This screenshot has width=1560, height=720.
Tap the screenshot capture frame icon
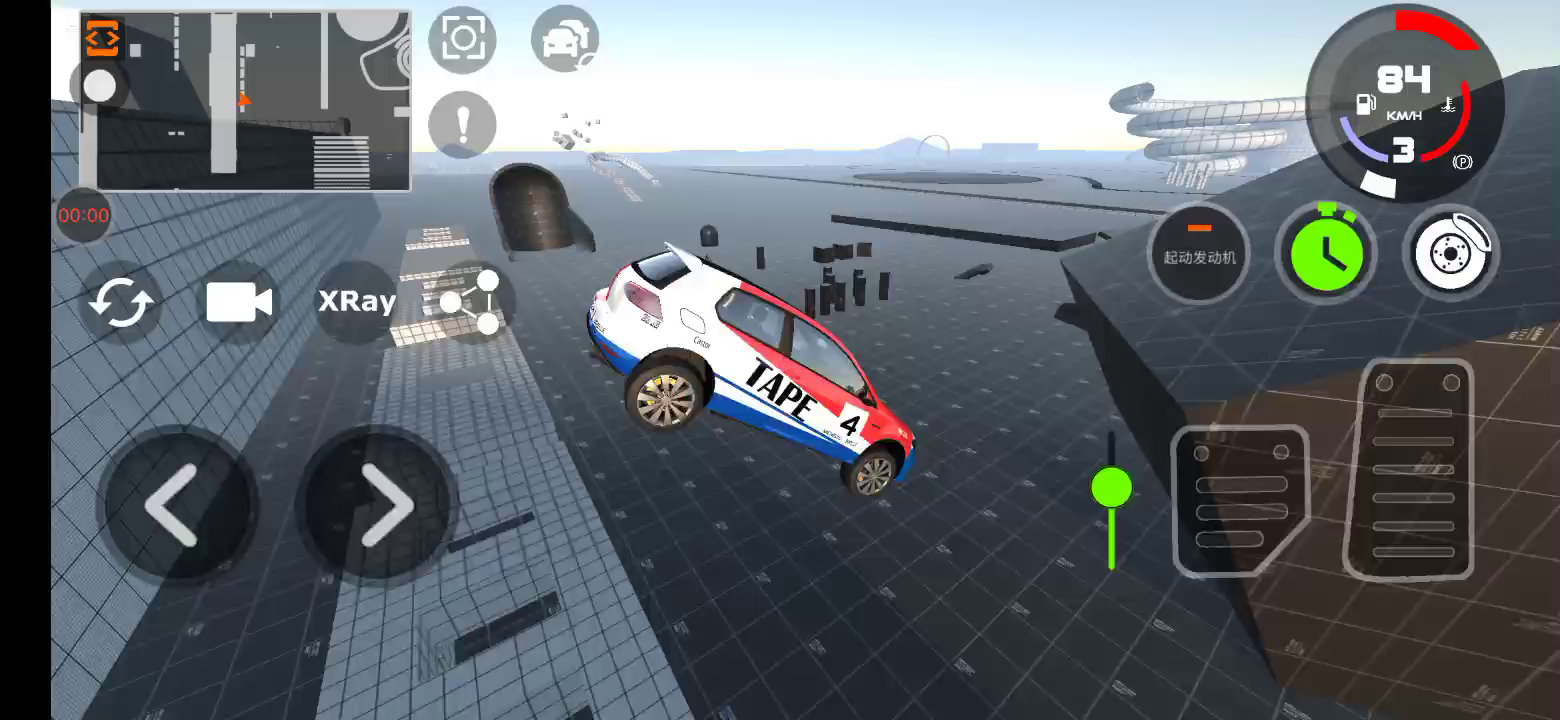click(x=462, y=39)
